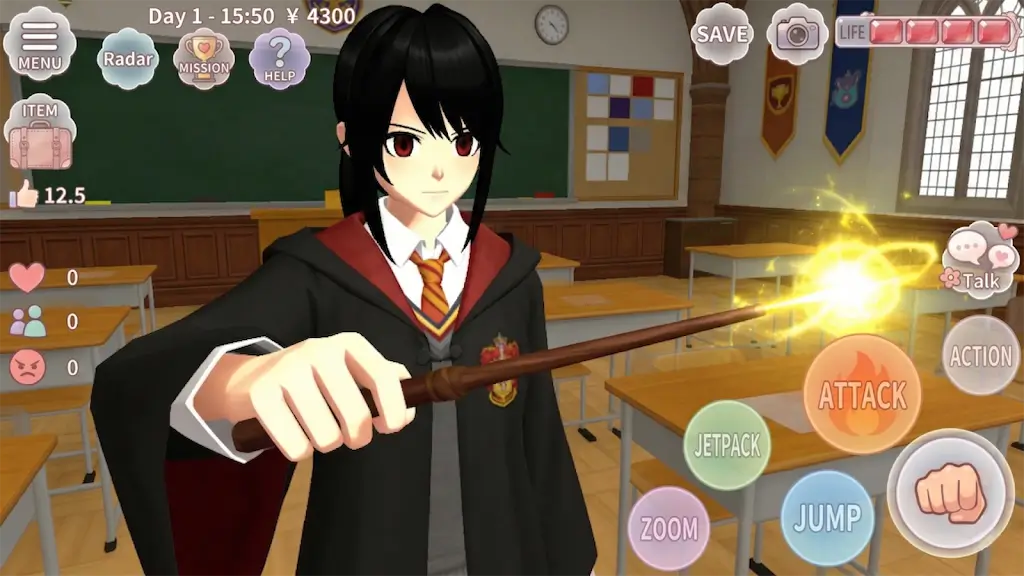The width and height of the screenshot is (1024, 576).
Task: Take a photo with the camera button
Action: 797,34
